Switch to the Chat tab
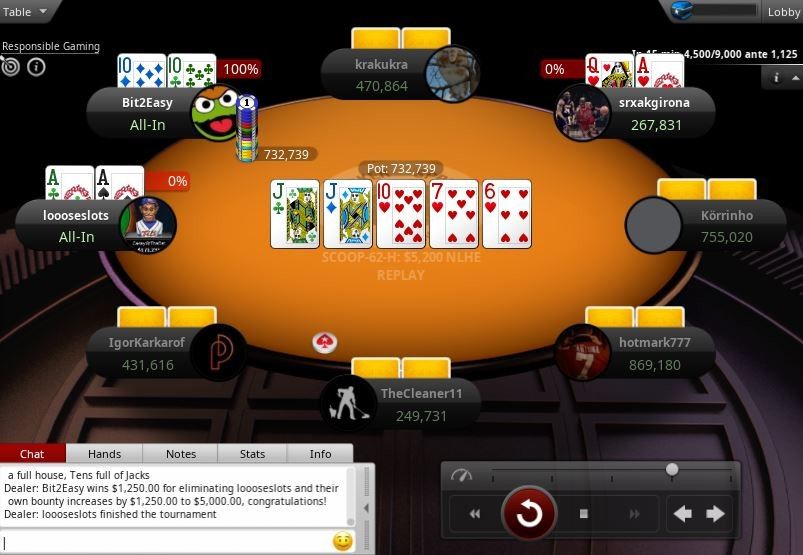This screenshot has width=803, height=555. point(32,454)
